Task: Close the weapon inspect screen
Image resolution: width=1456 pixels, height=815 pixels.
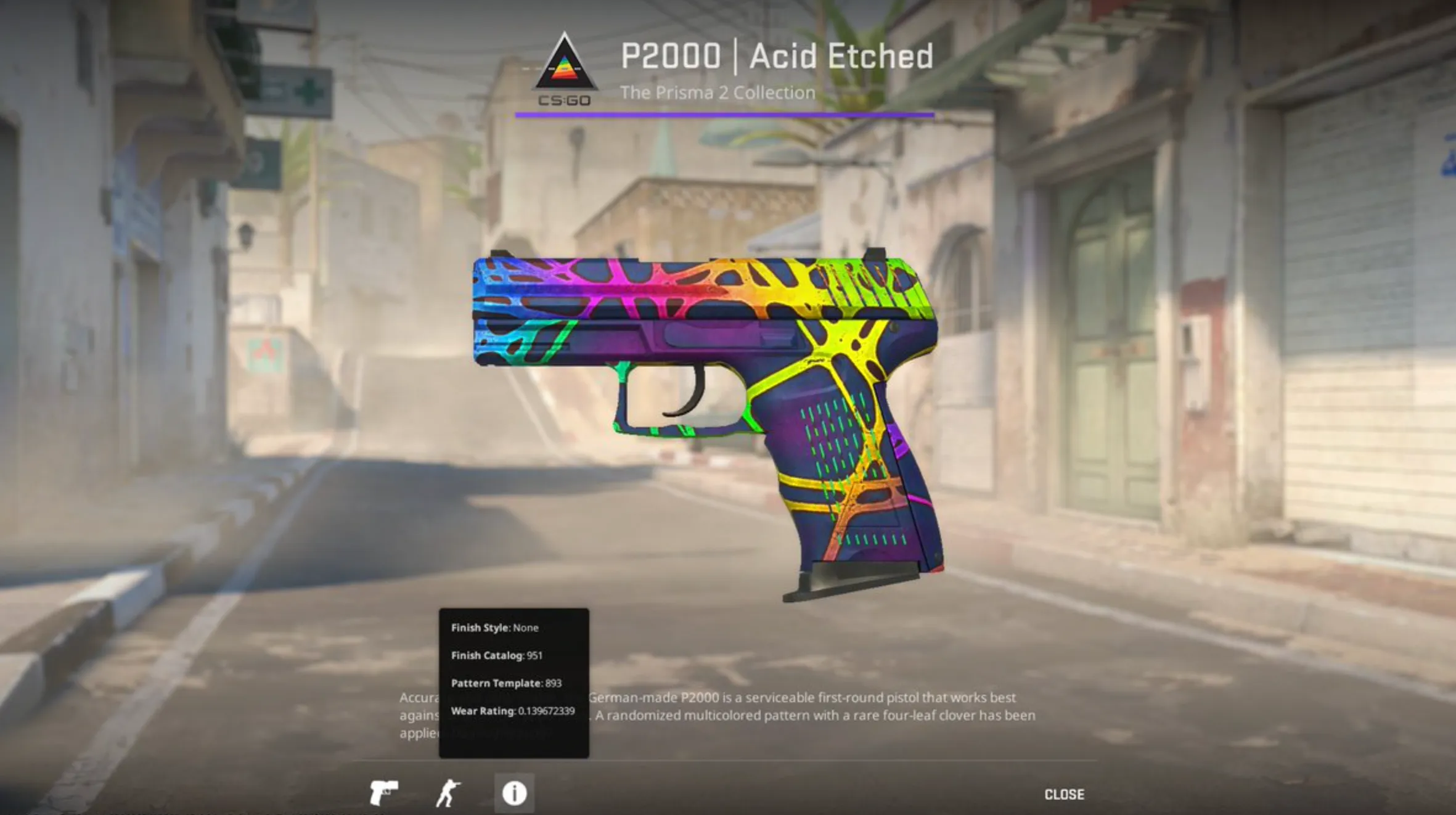Action: point(1064,795)
